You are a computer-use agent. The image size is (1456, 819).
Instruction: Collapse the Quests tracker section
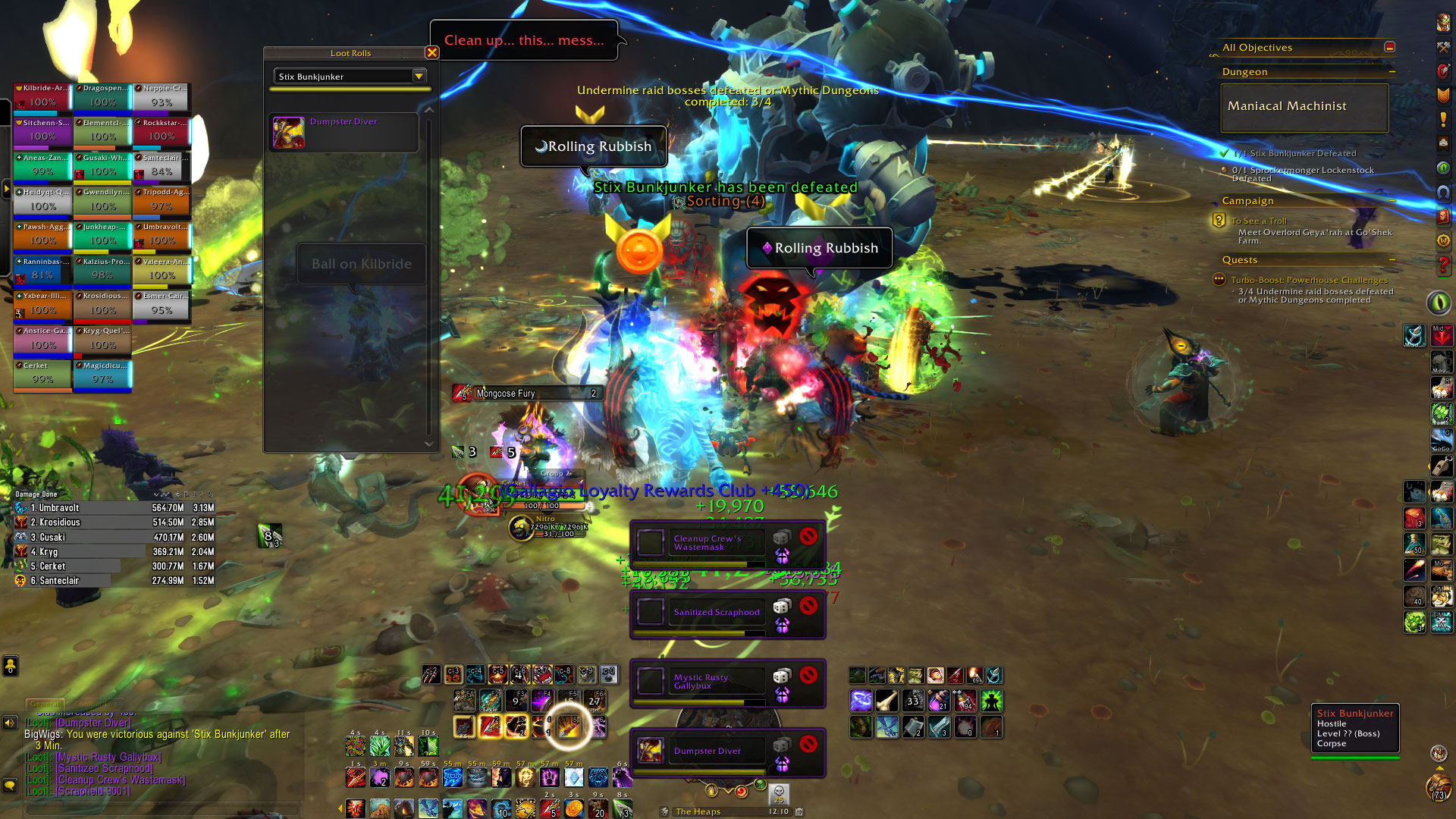coord(1392,260)
